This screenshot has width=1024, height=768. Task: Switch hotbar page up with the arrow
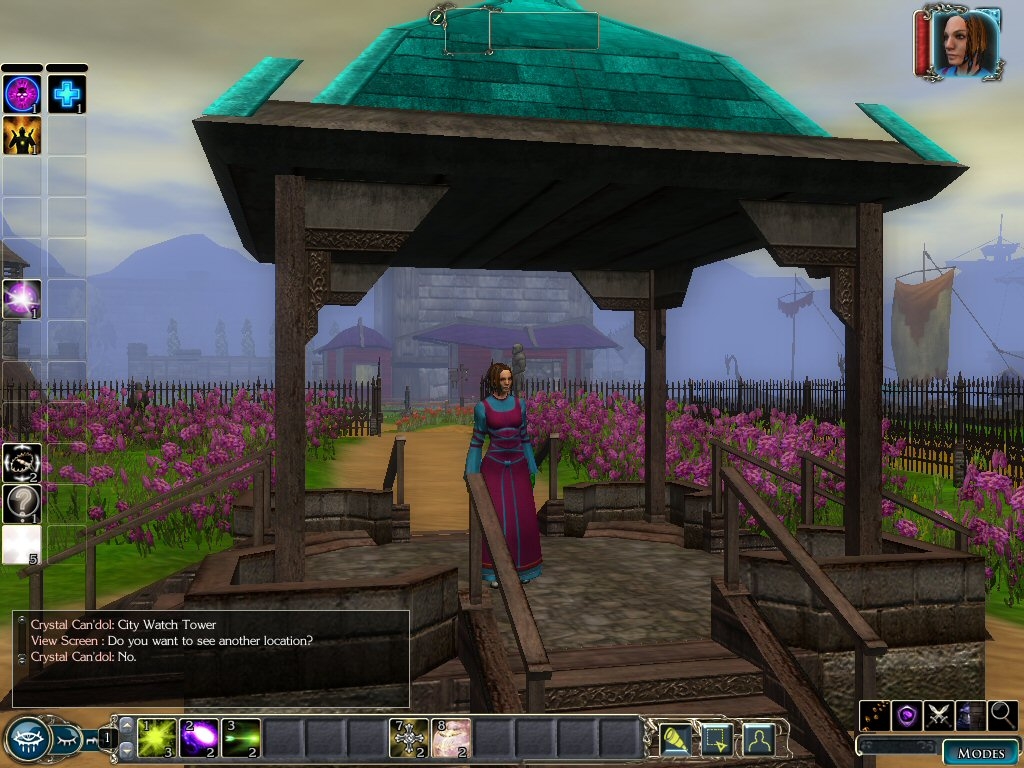click(x=127, y=726)
